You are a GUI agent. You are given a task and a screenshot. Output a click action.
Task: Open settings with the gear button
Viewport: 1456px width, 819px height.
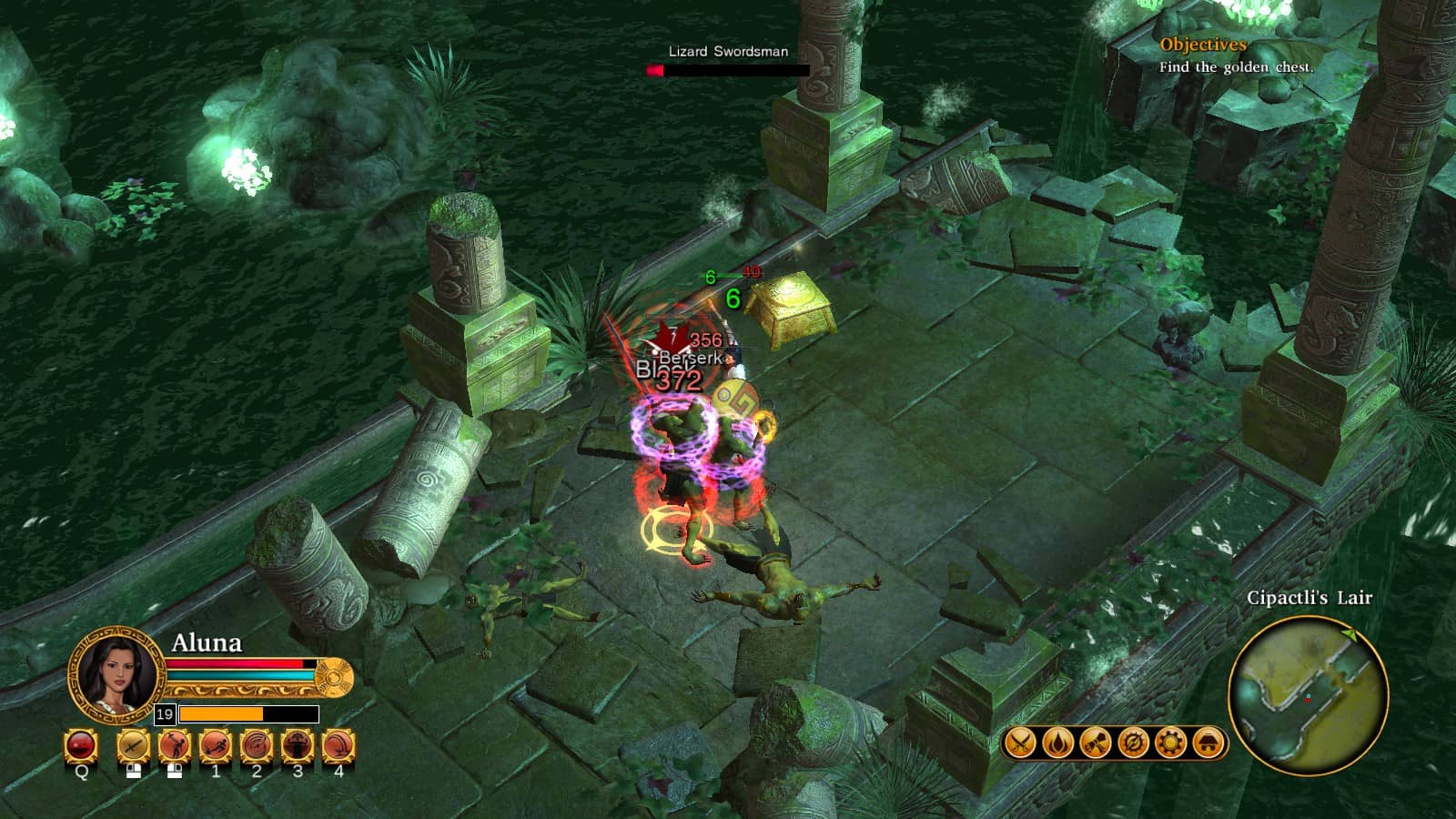tap(1170, 743)
